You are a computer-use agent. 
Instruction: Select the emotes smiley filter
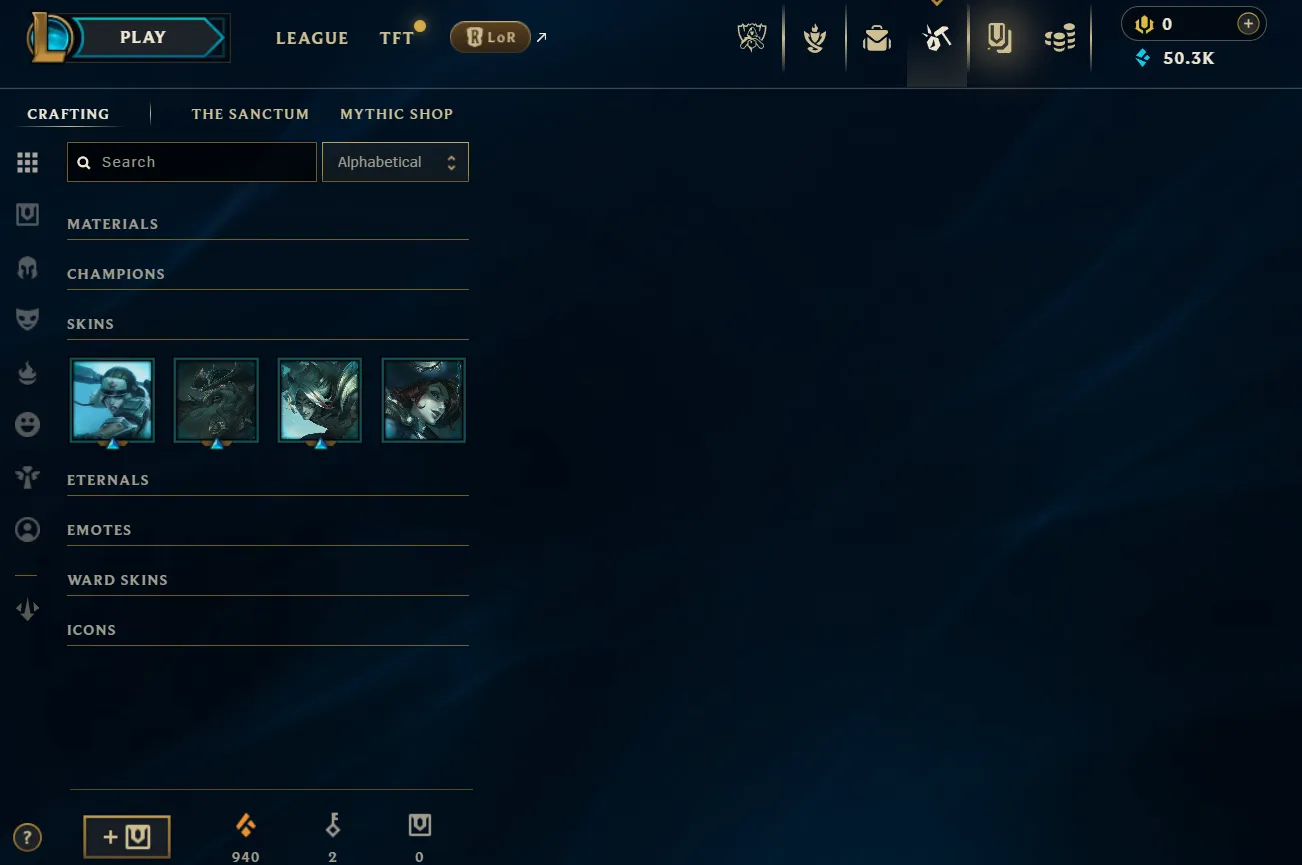(27, 424)
